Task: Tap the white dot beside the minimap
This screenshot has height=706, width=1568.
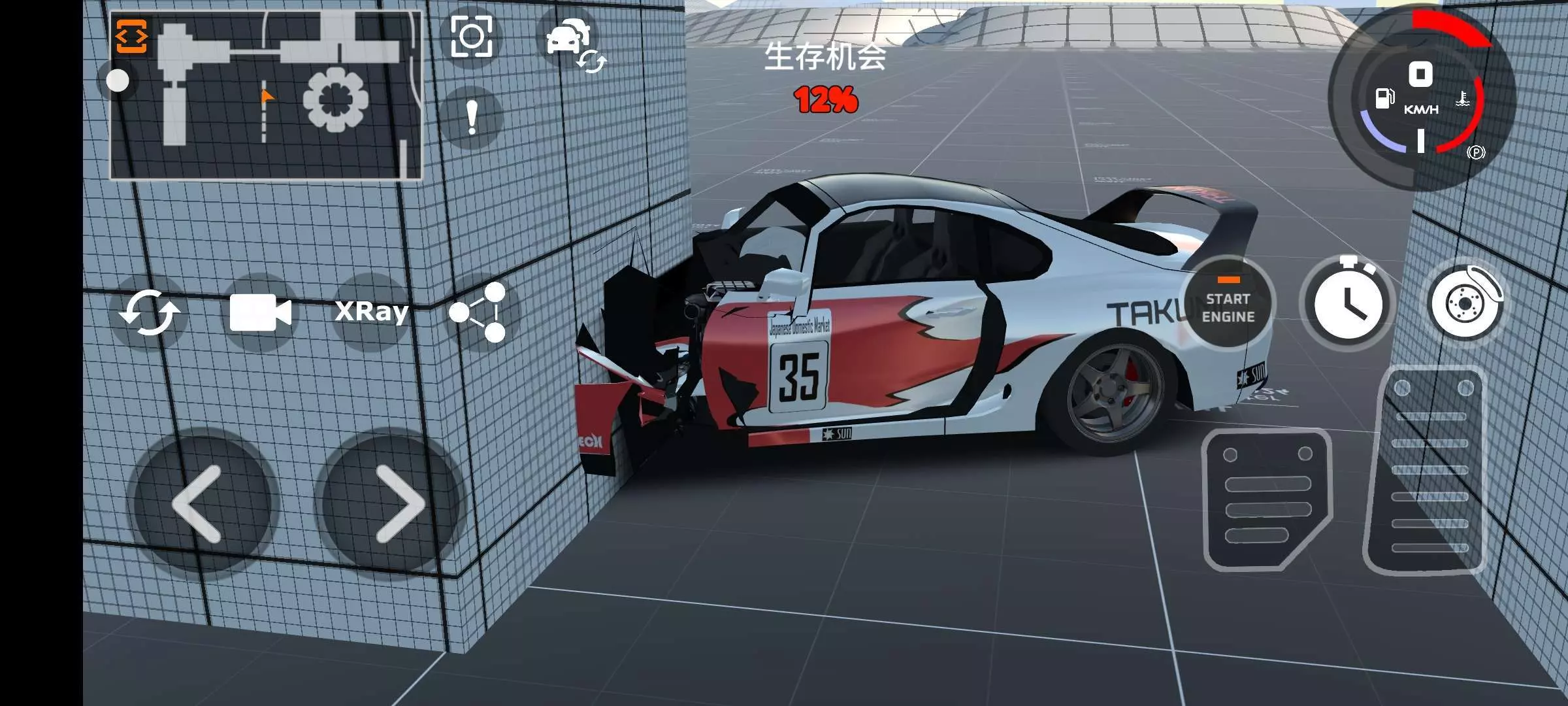Action: pyautogui.click(x=118, y=81)
